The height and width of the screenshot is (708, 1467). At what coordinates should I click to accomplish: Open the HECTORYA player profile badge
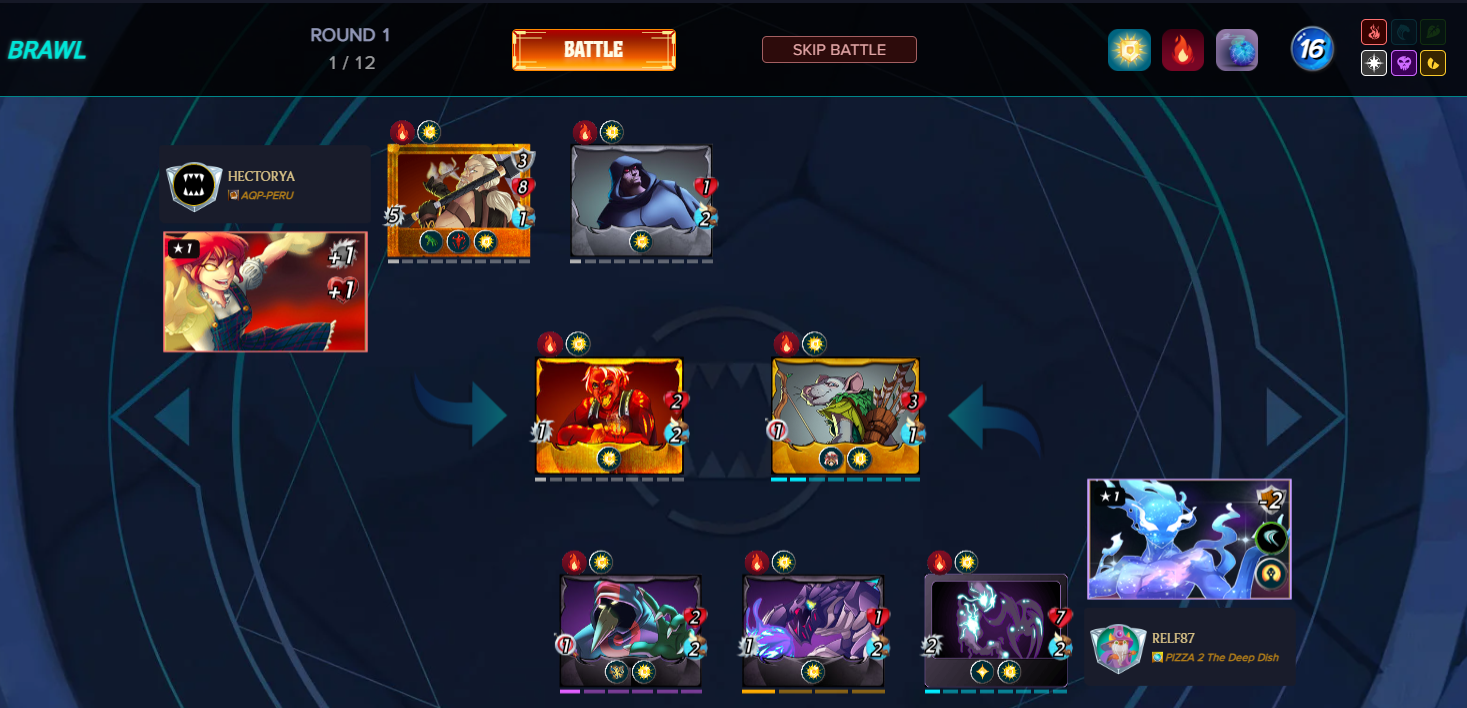coord(194,186)
